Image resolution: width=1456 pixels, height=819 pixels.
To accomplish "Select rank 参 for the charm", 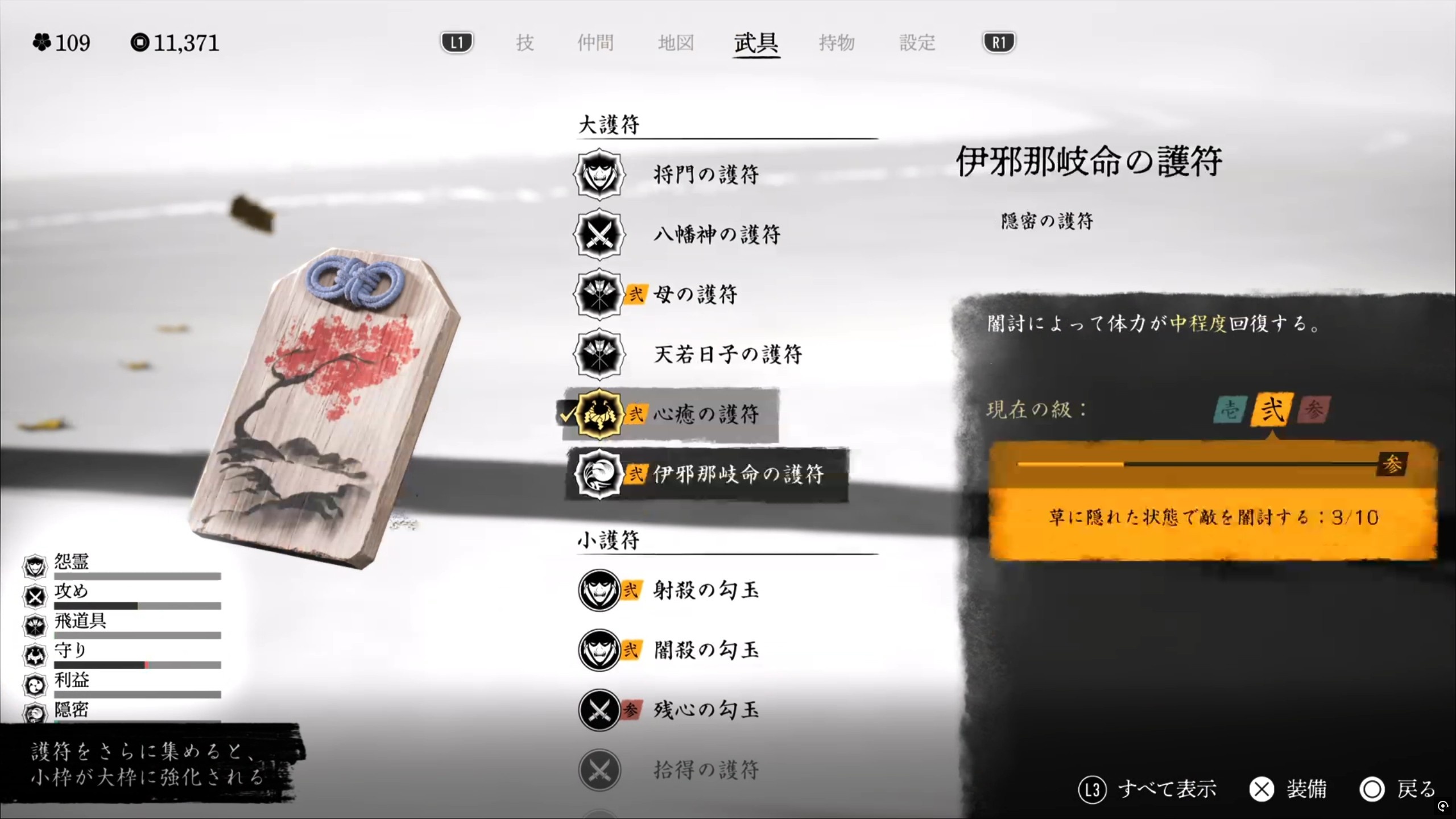I will coord(1315,409).
